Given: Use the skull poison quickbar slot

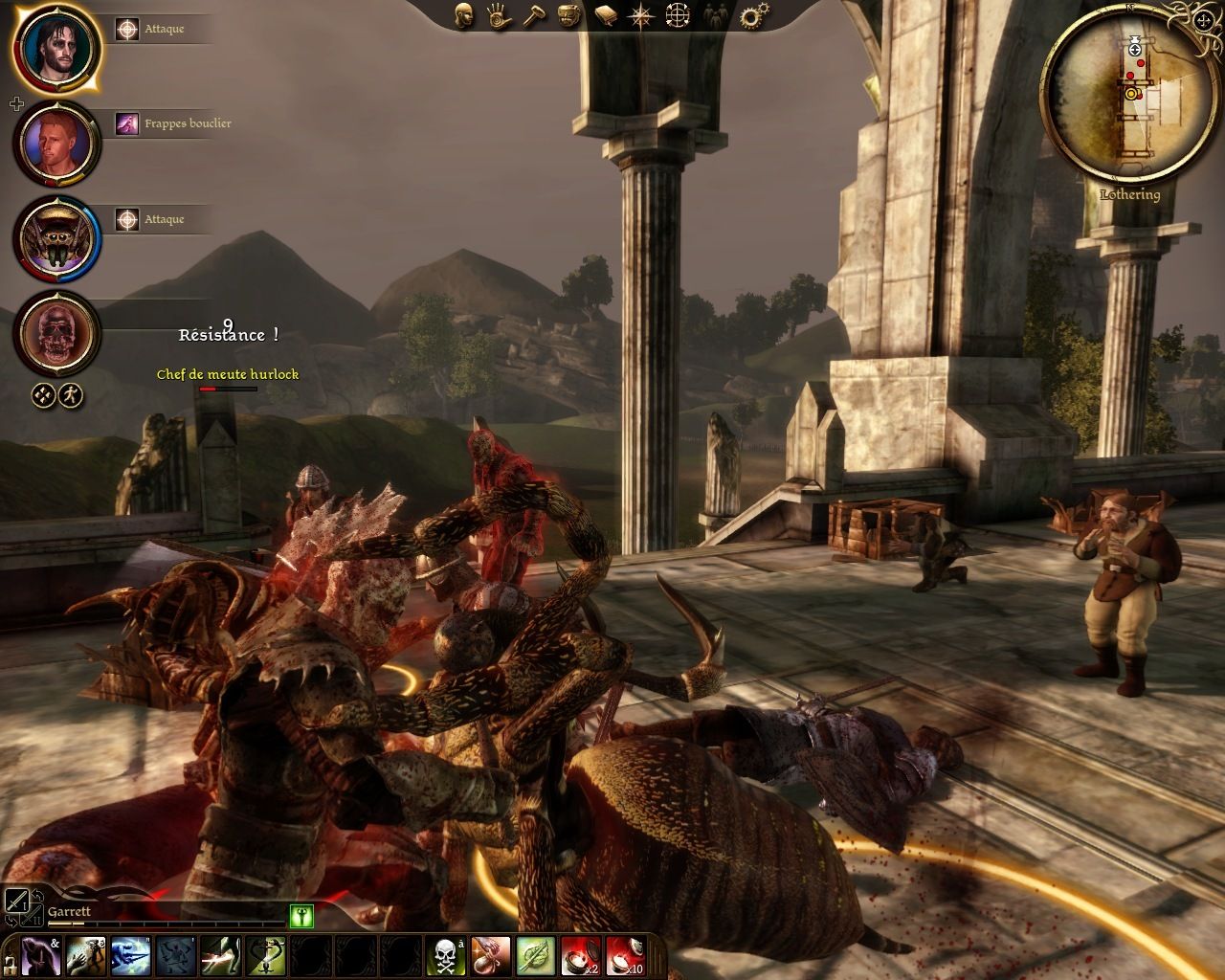Looking at the screenshot, I should (447, 955).
